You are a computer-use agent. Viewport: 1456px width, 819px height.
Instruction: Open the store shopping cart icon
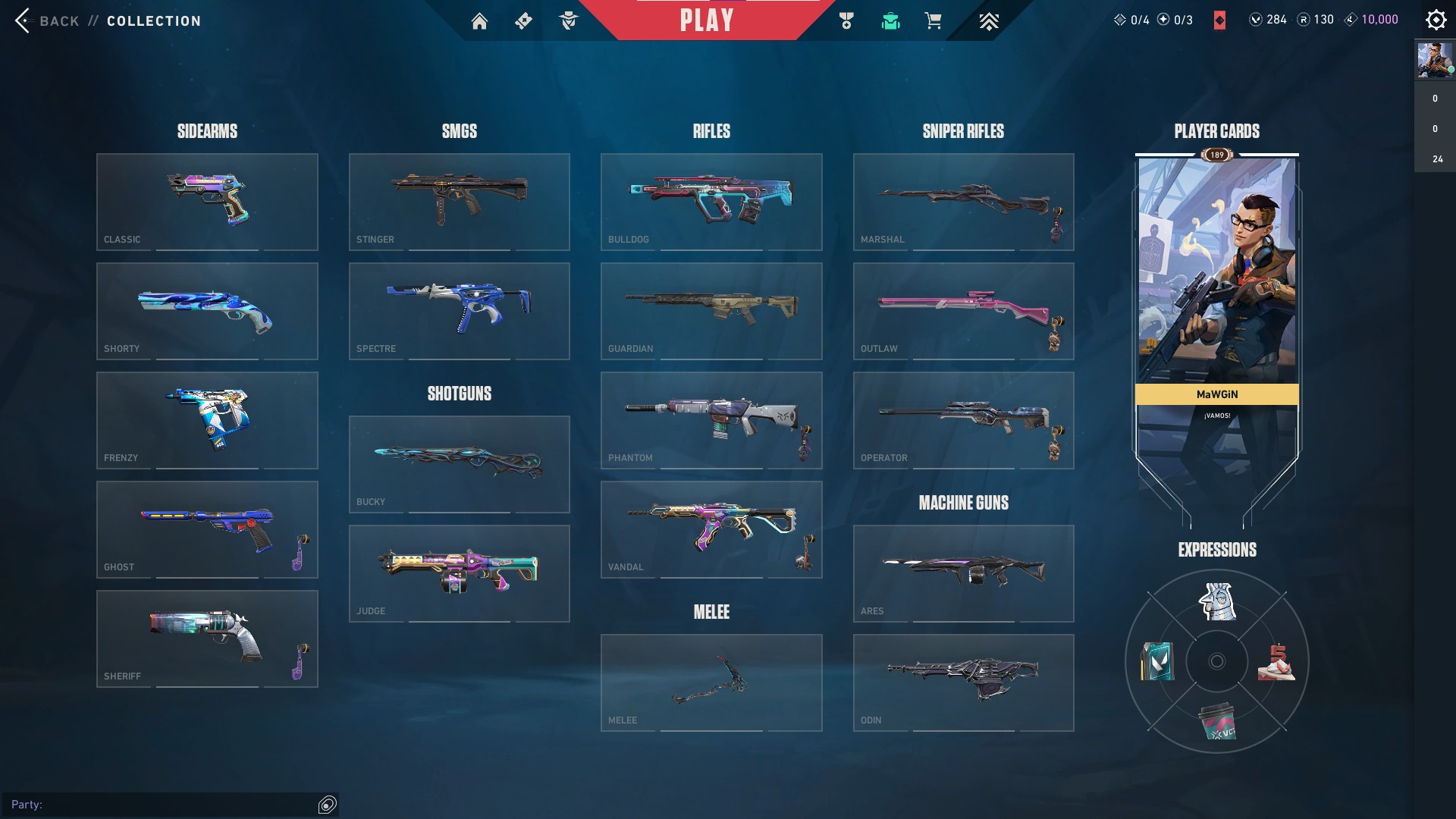tap(933, 21)
